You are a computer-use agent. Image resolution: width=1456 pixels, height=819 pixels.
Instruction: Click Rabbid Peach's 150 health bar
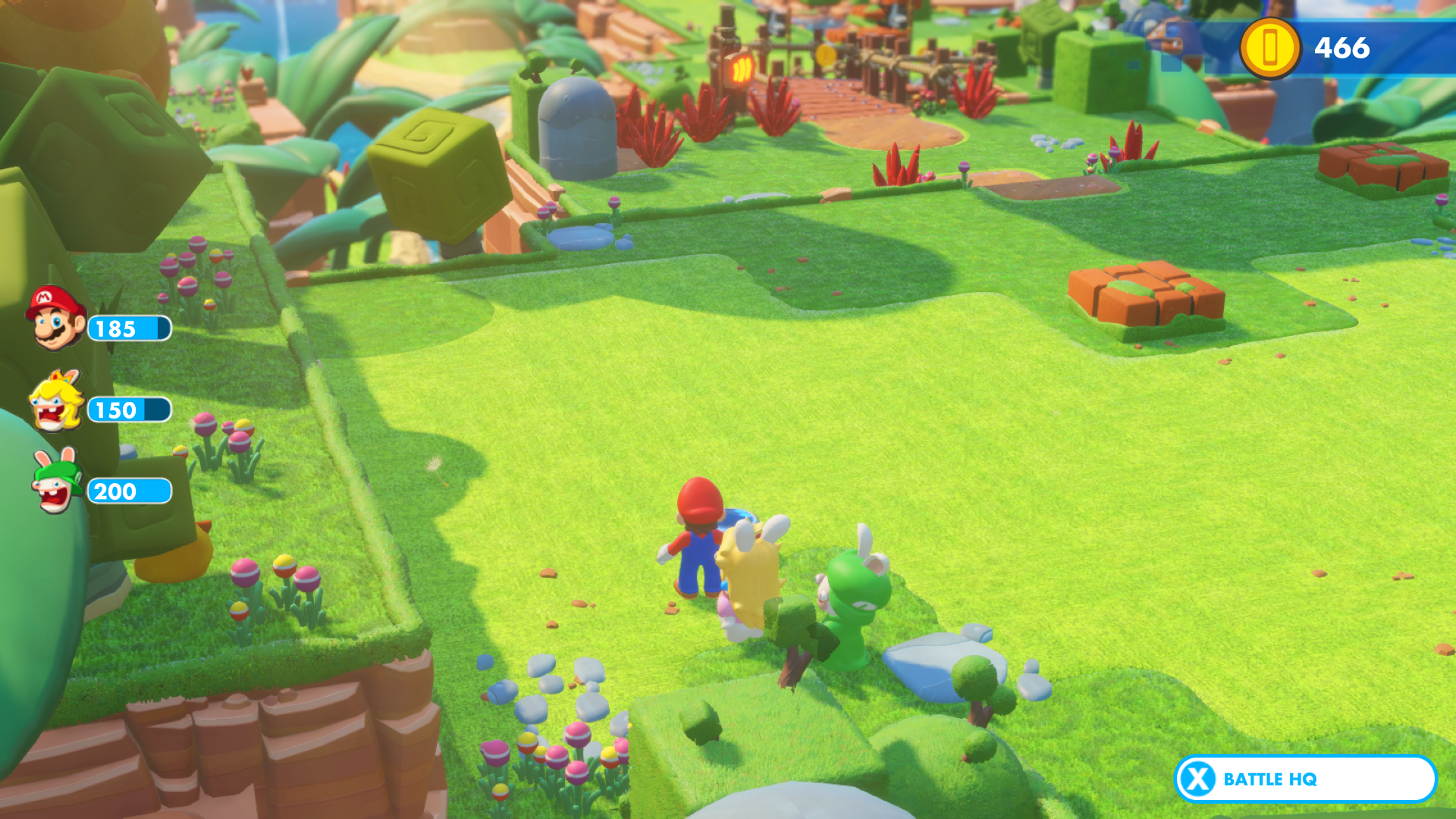129,410
